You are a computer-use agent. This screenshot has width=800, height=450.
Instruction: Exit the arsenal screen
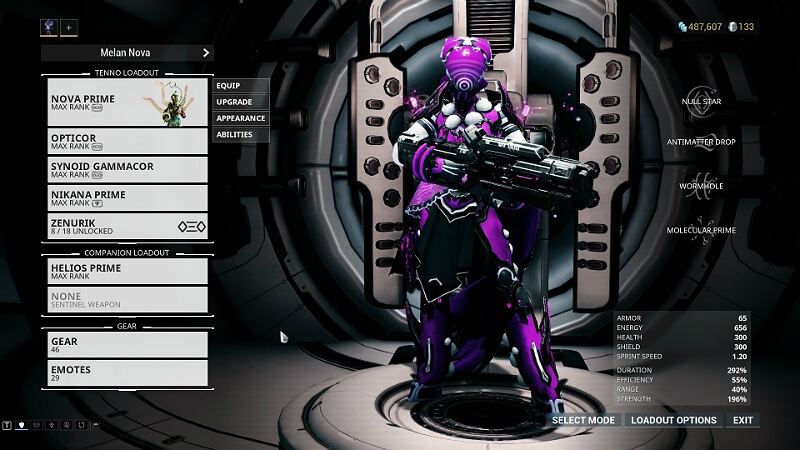click(742, 420)
